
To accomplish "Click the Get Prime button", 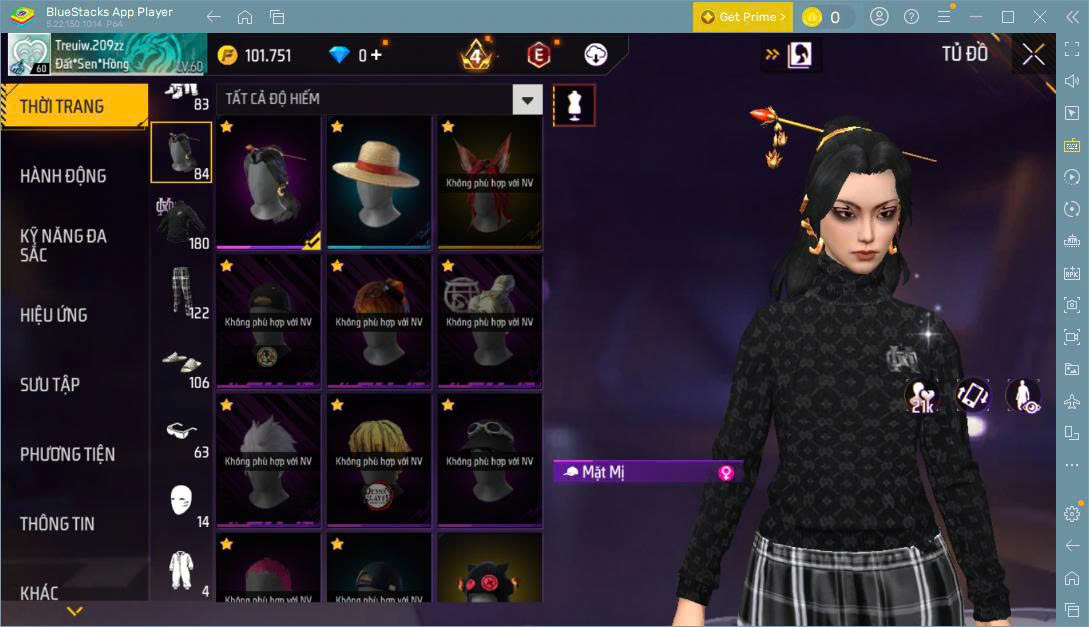I will pyautogui.click(x=743, y=17).
